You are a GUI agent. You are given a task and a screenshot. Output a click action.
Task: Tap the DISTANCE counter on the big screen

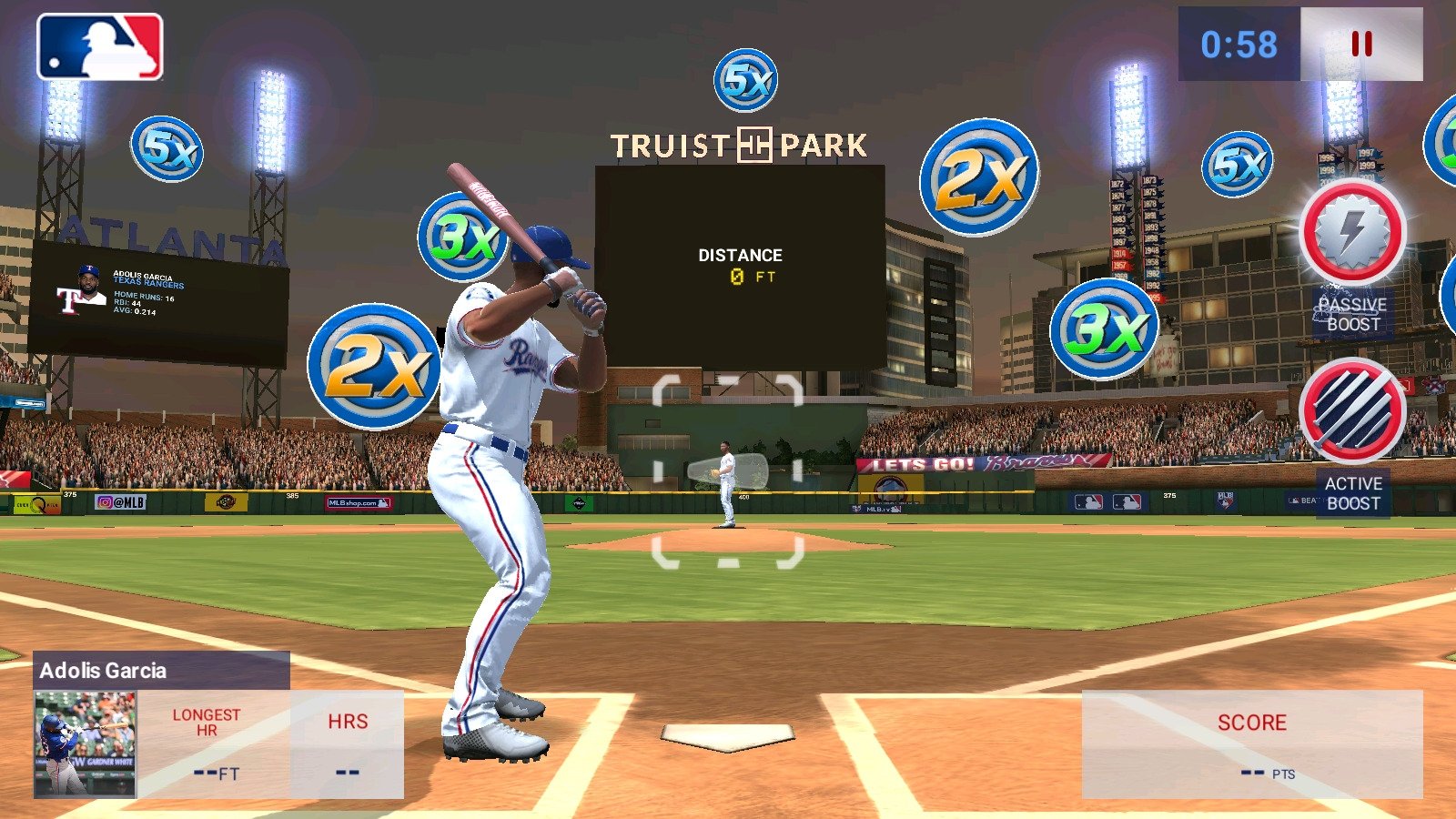(x=741, y=266)
